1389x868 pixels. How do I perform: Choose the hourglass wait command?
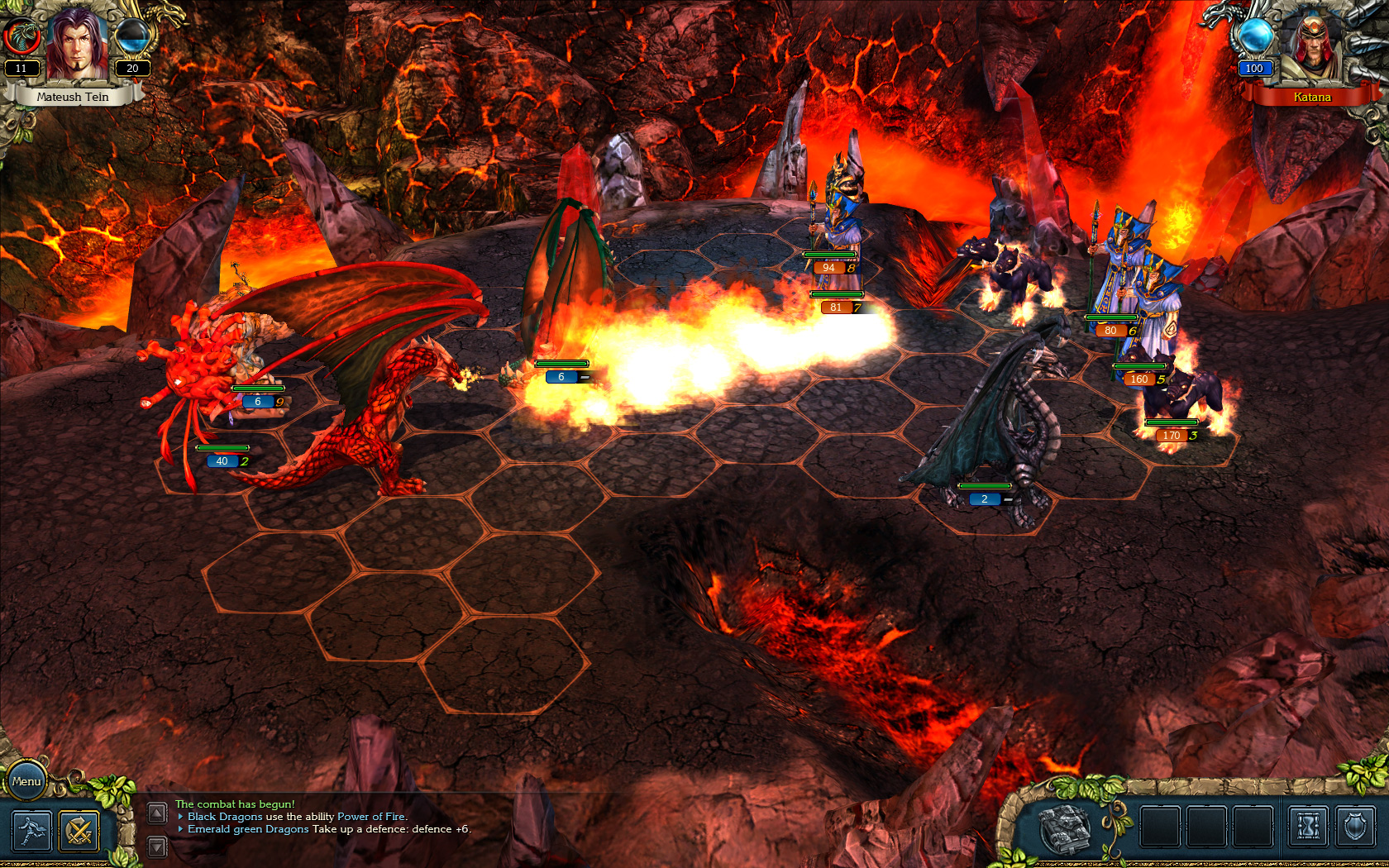[1308, 827]
